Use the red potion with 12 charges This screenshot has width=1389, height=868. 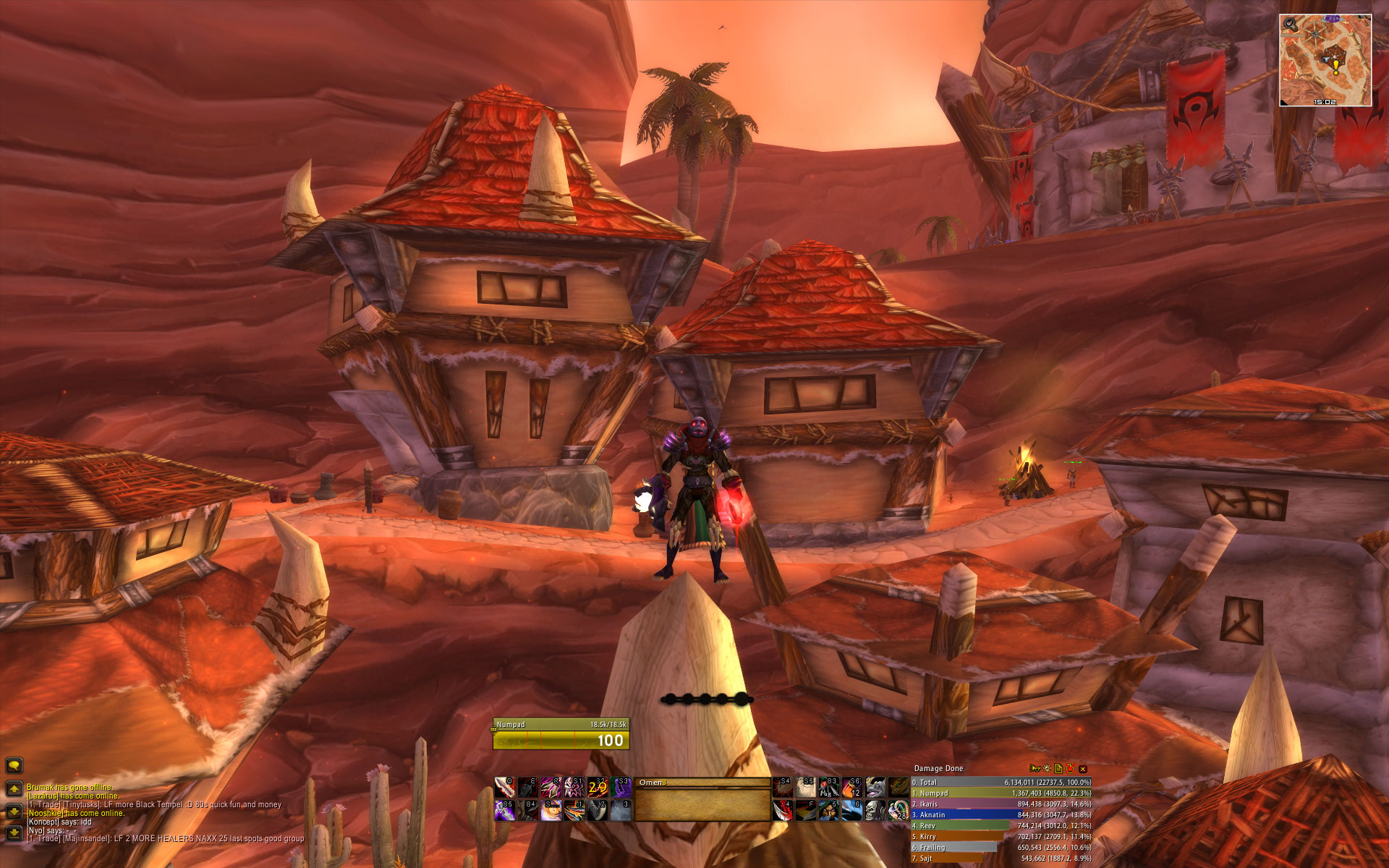point(851,787)
